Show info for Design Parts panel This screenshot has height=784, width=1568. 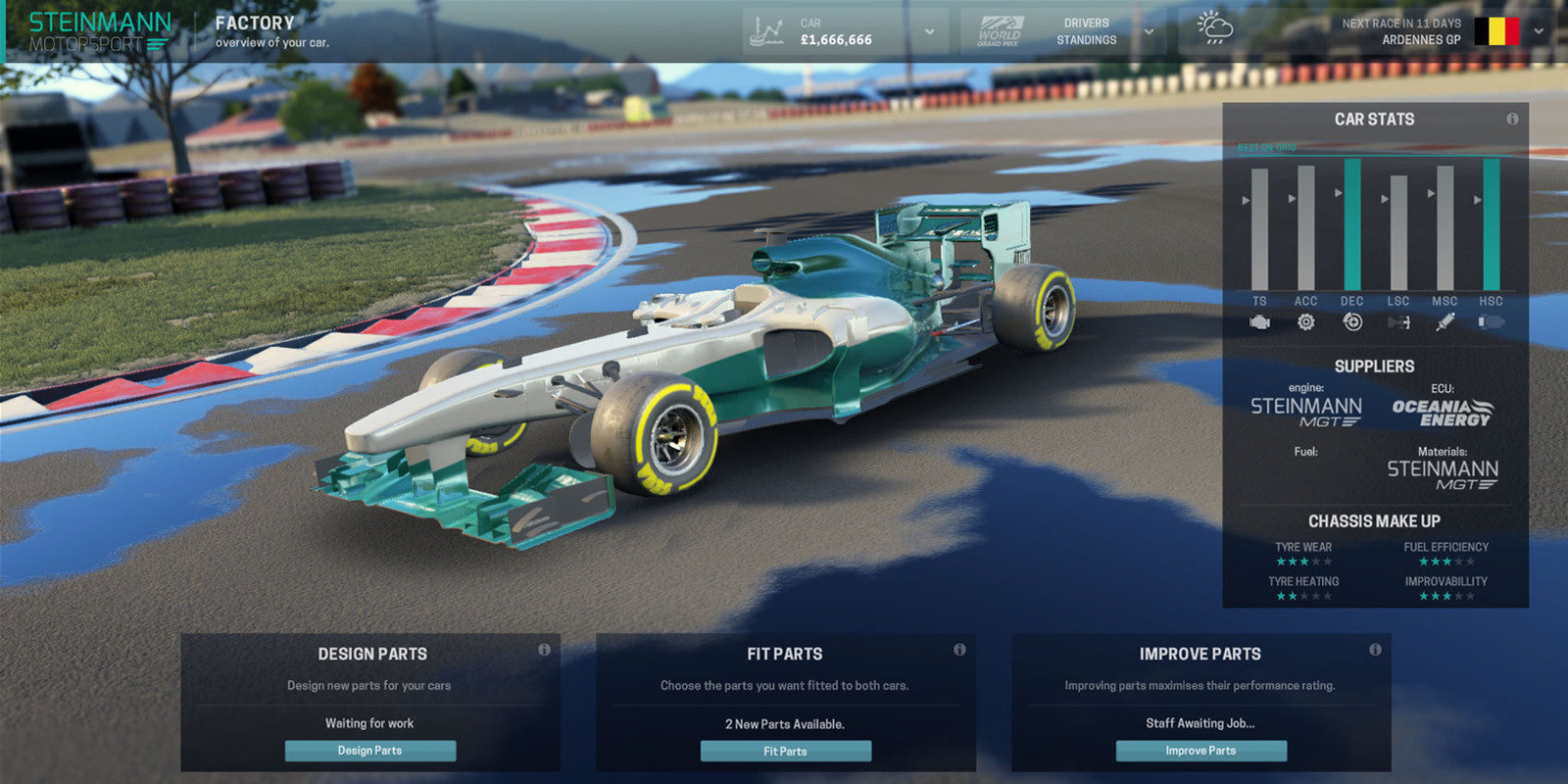[544, 650]
